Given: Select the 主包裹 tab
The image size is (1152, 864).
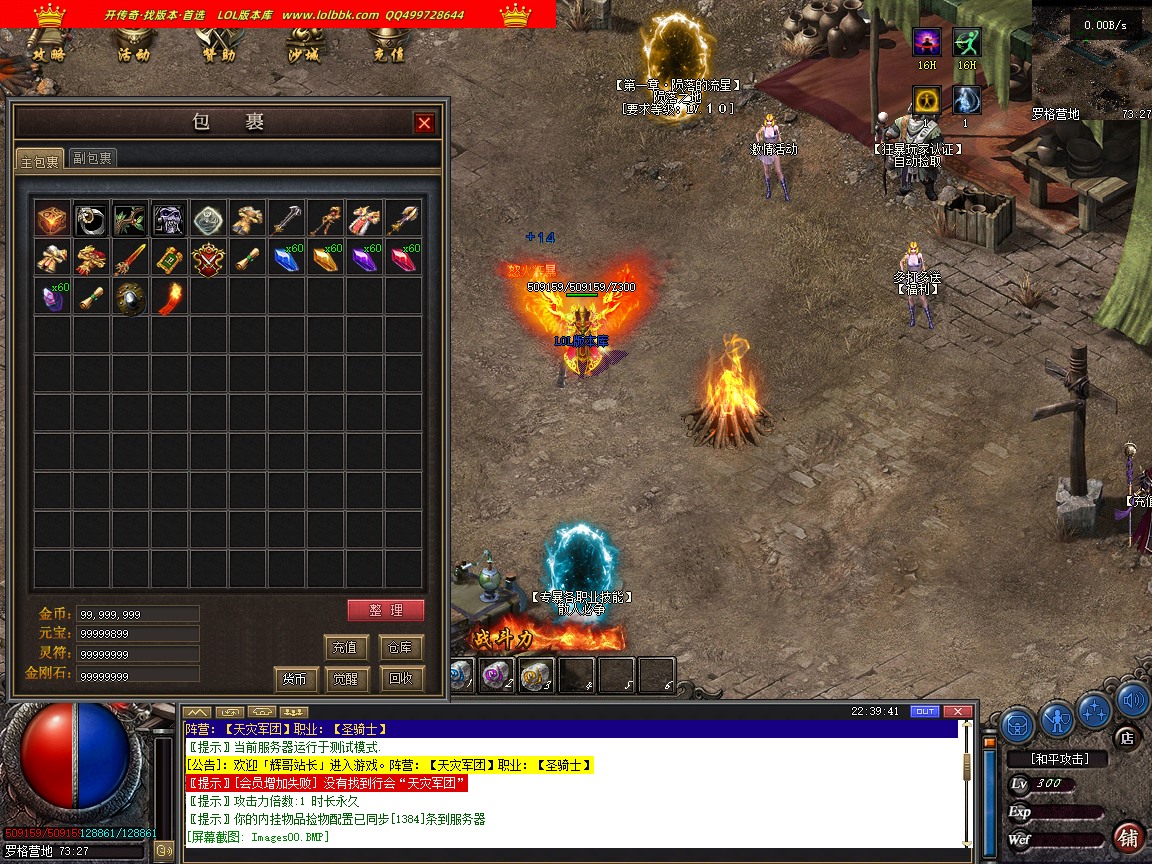Looking at the screenshot, I should coord(41,159).
